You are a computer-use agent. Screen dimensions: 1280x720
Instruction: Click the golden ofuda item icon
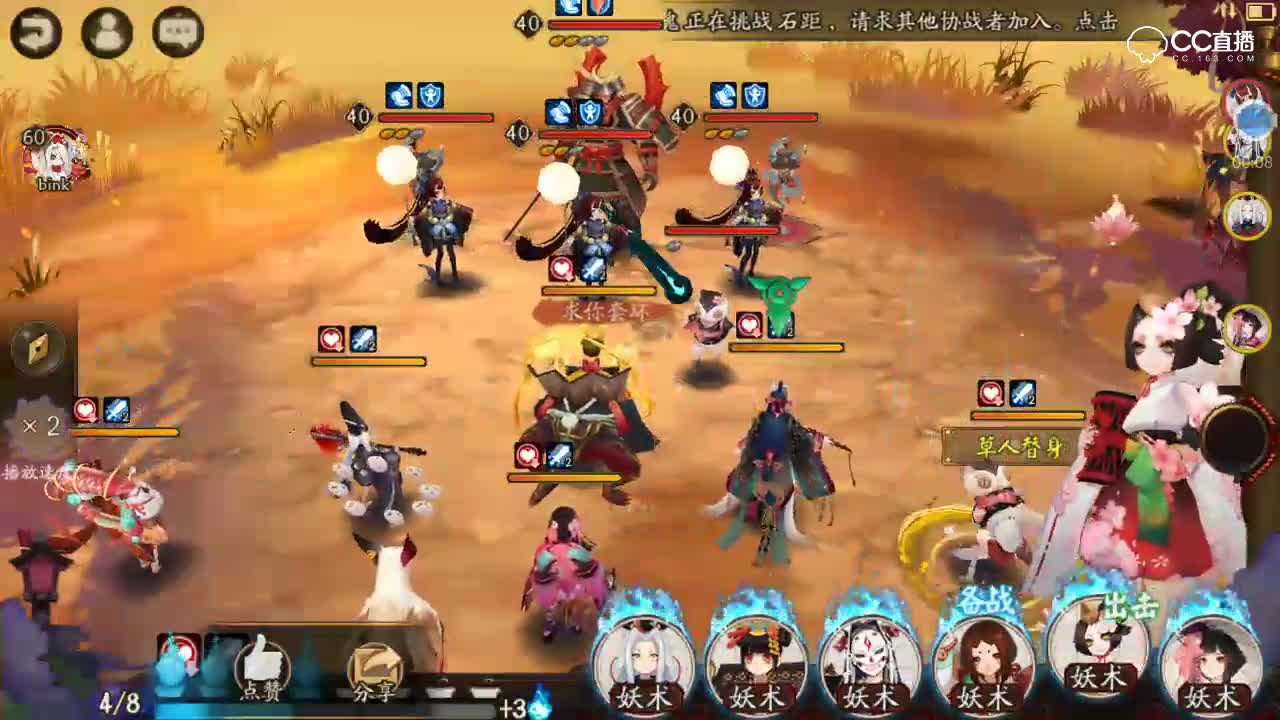37,345
